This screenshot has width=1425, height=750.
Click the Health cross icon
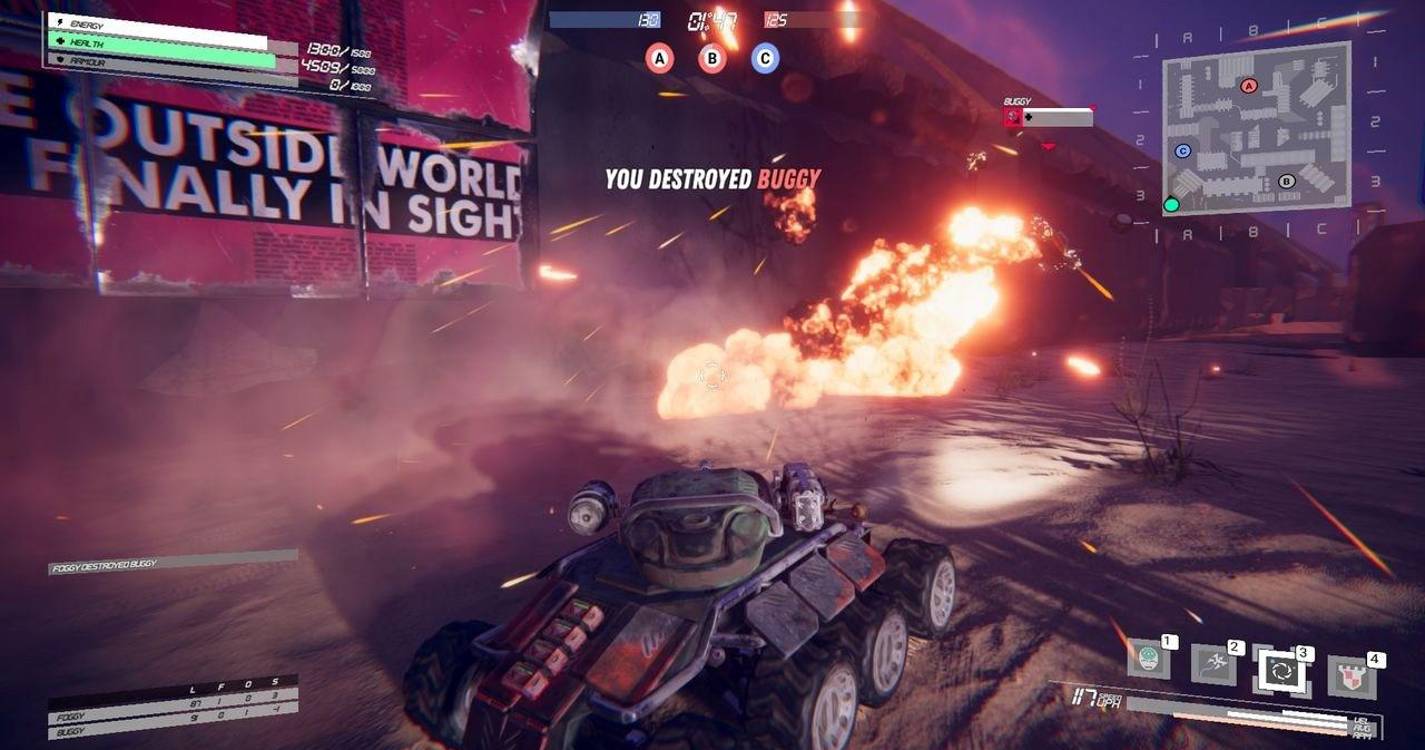pyautogui.click(x=60, y=43)
